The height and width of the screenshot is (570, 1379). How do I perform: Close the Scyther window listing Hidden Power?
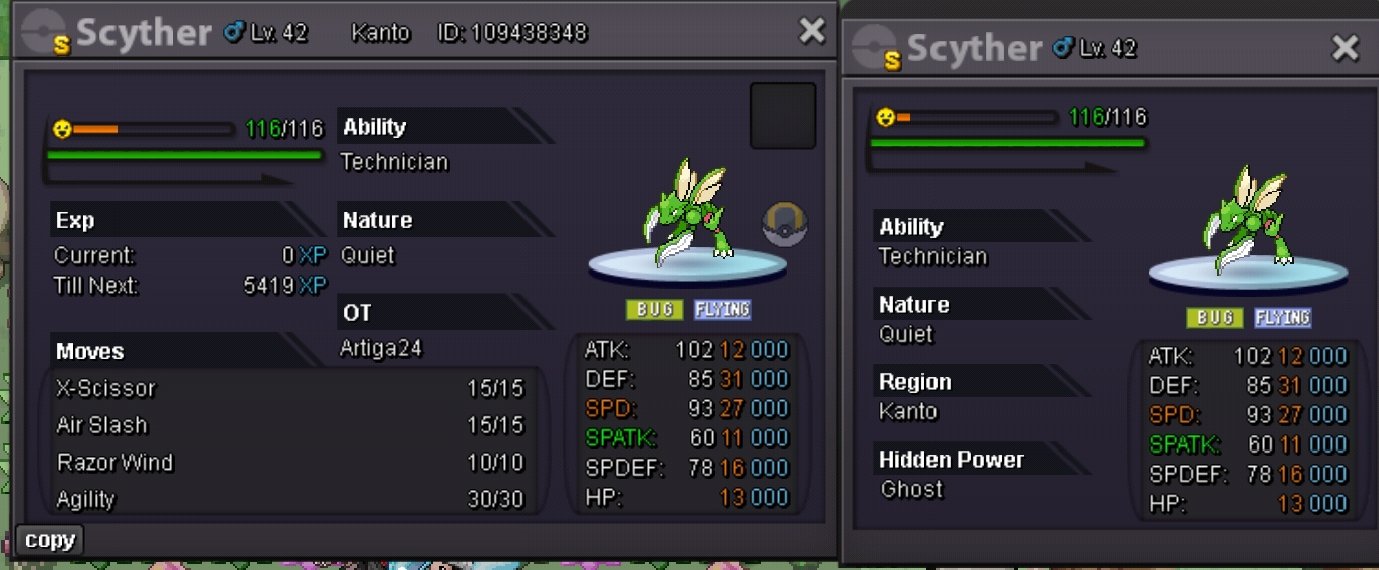[1345, 48]
